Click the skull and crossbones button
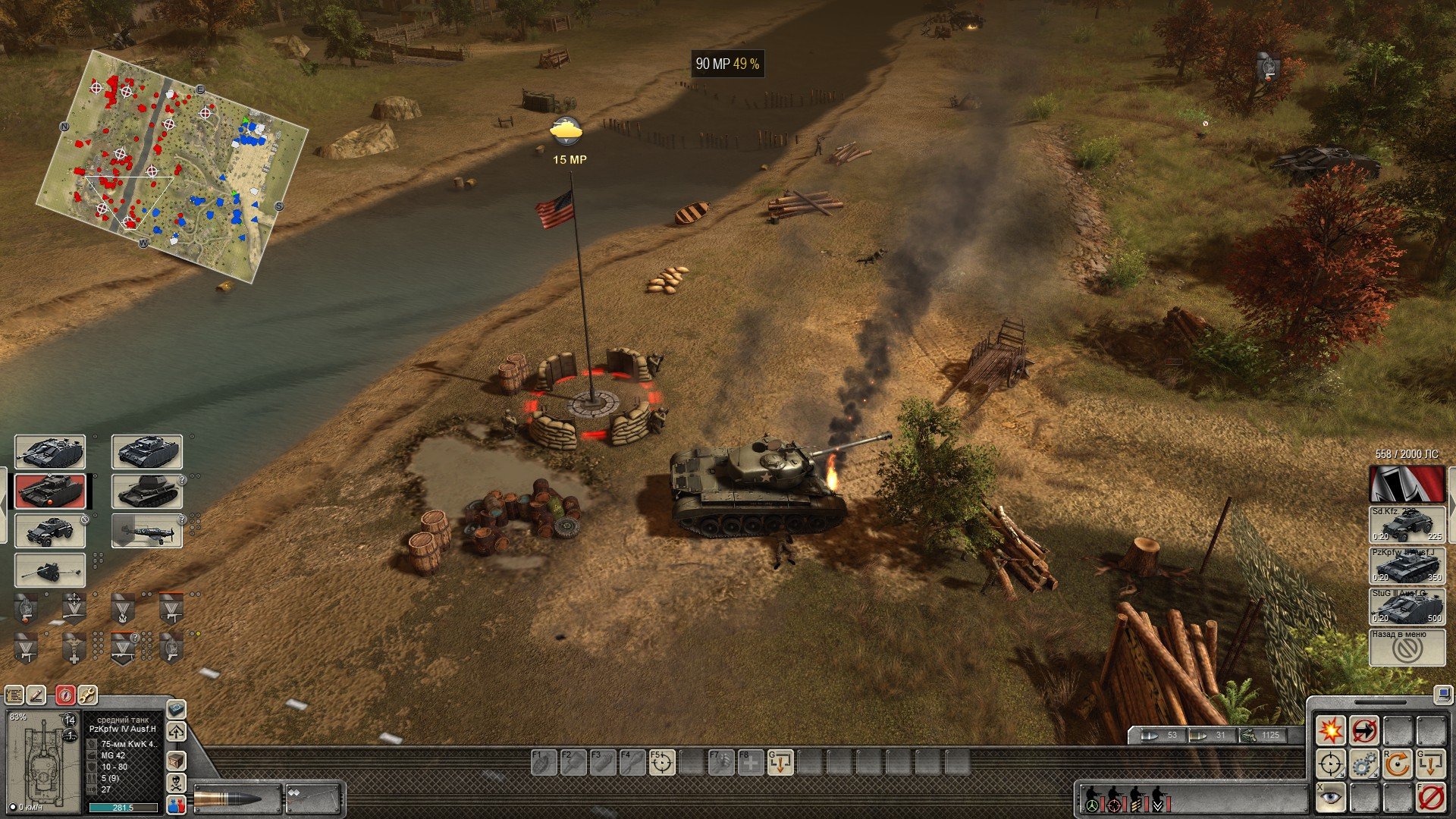The width and height of the screenshot is (1456, 819). pyautogui.click(x=176, y=783)
